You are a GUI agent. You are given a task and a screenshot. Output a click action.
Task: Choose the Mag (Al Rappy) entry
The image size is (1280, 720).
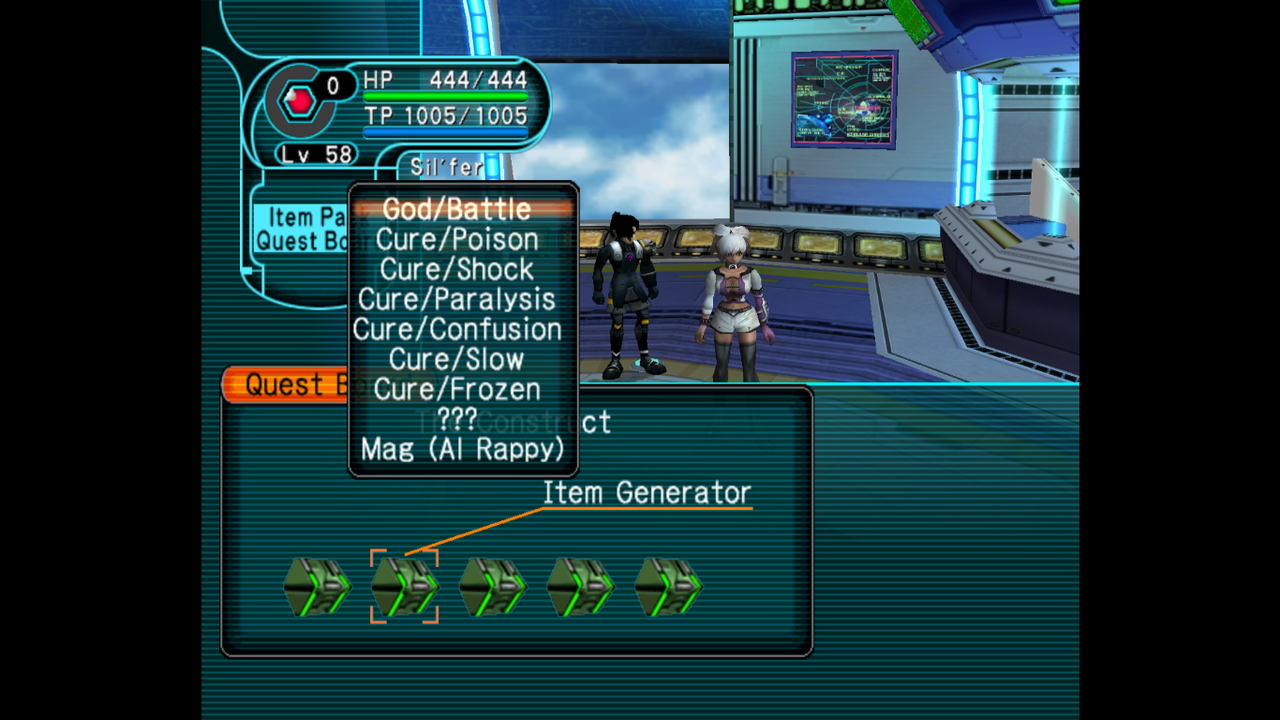click(x=462, y=449)
